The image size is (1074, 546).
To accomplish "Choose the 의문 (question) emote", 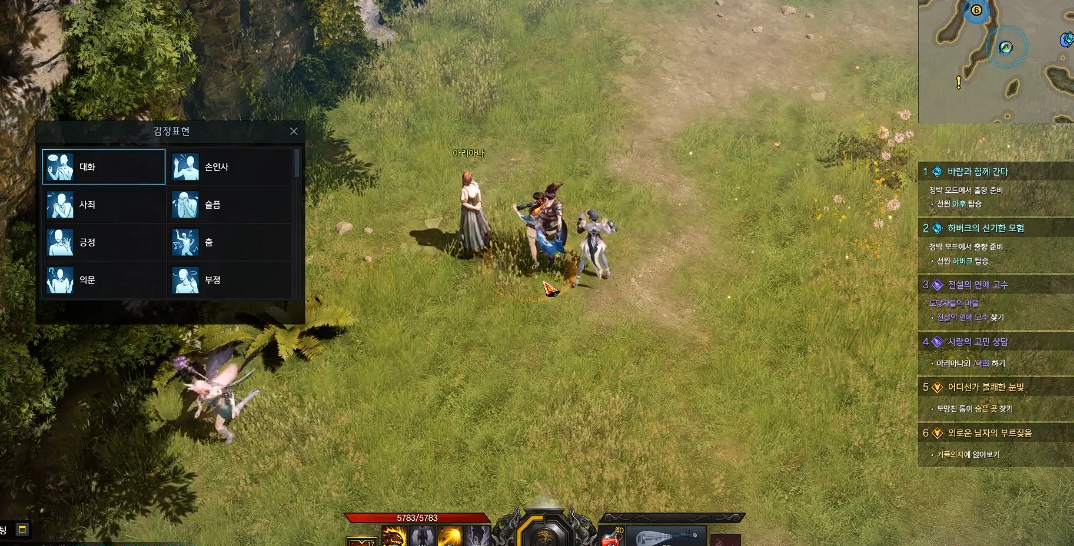I will (104, 280).
